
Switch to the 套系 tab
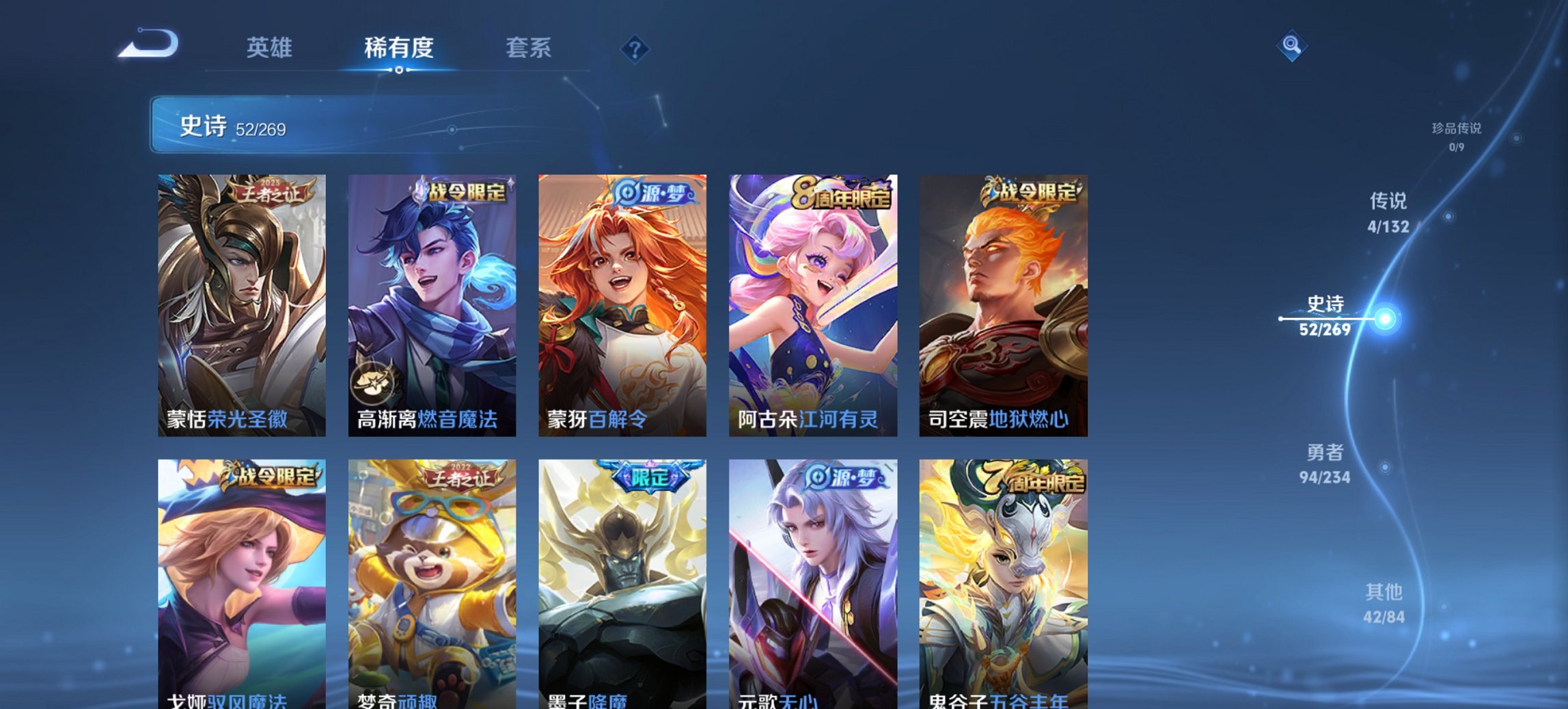(529, 48)
